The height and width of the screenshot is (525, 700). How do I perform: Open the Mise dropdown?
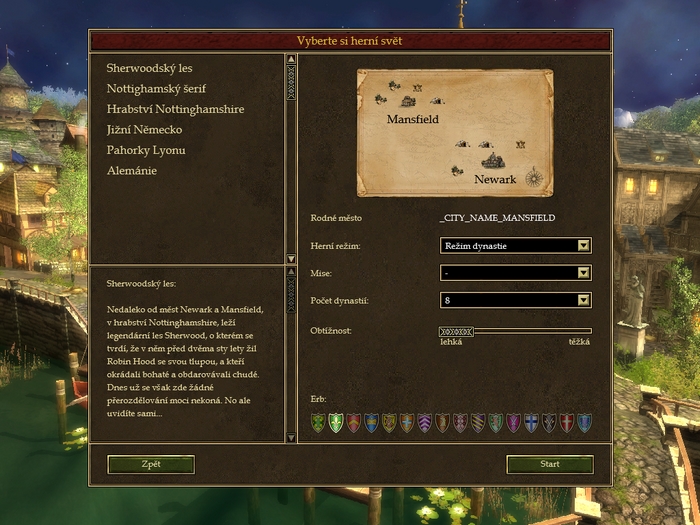pos(515,272)
